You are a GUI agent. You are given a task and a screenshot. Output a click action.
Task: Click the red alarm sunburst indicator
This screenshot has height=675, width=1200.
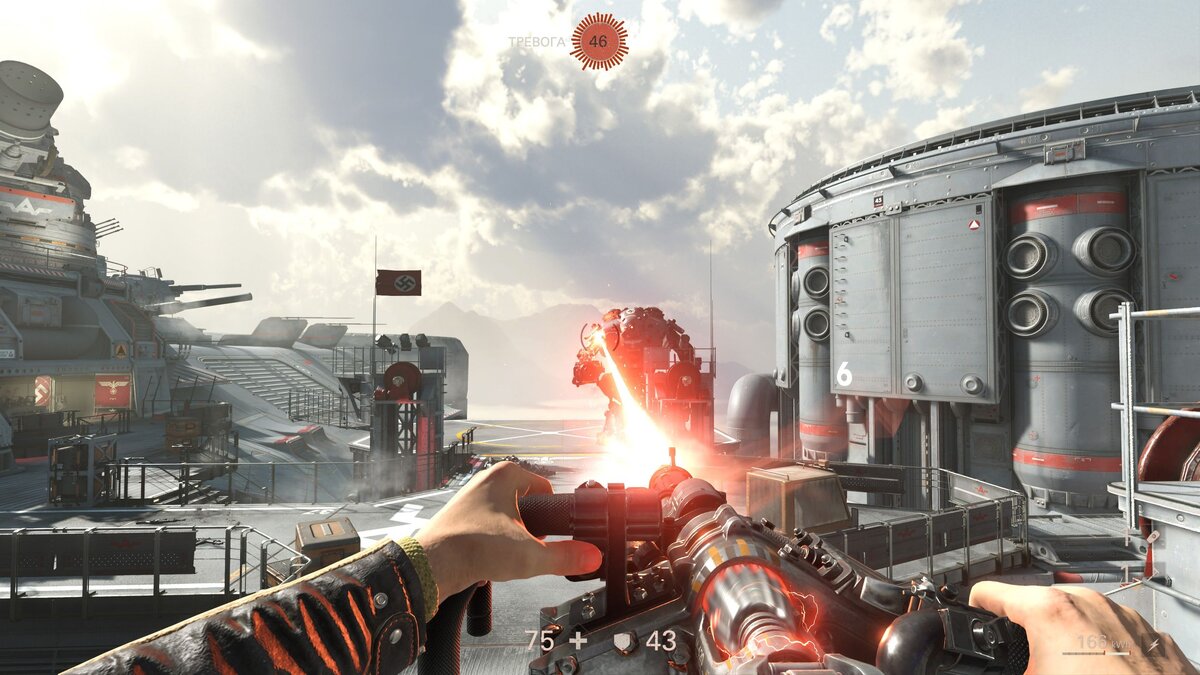598,41
